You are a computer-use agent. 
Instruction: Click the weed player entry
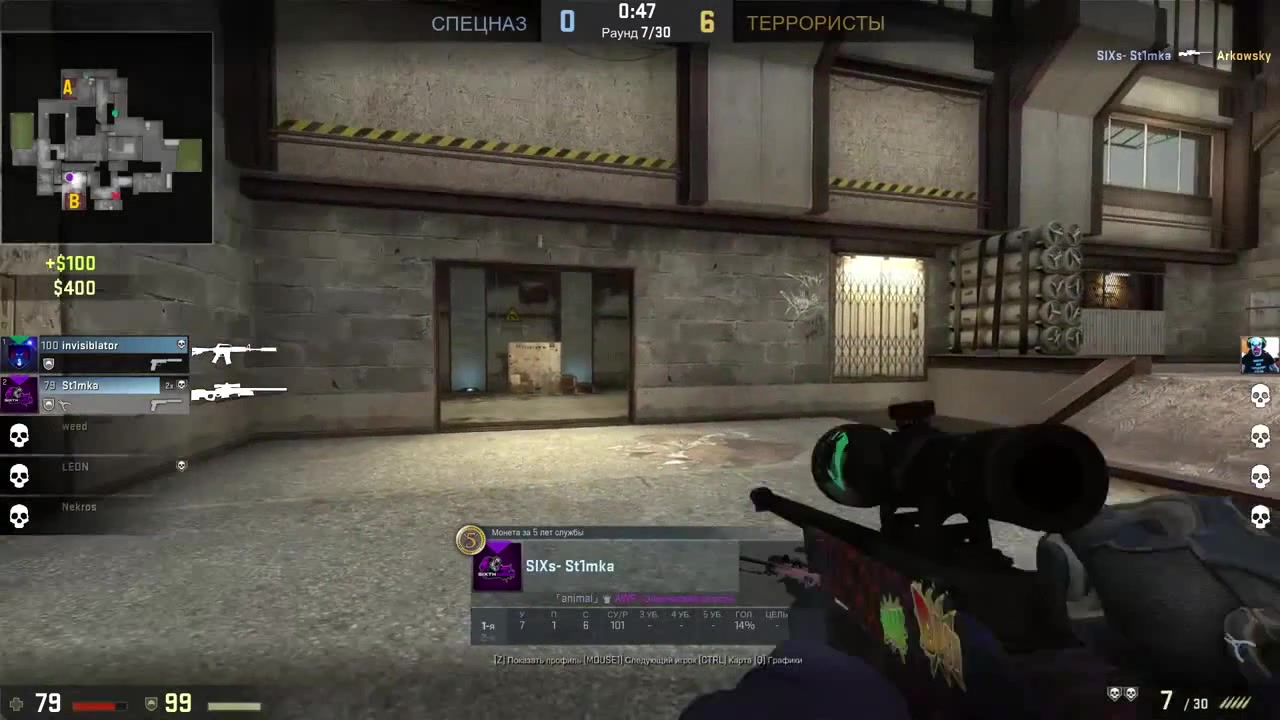(x=75, y=426)
